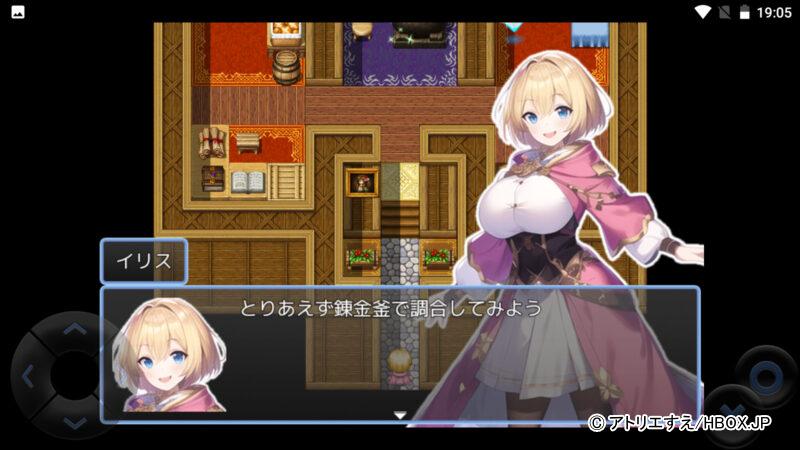Tap the d-pad left arrow
The height and width of the screenshot is (450, 800).
27,377
